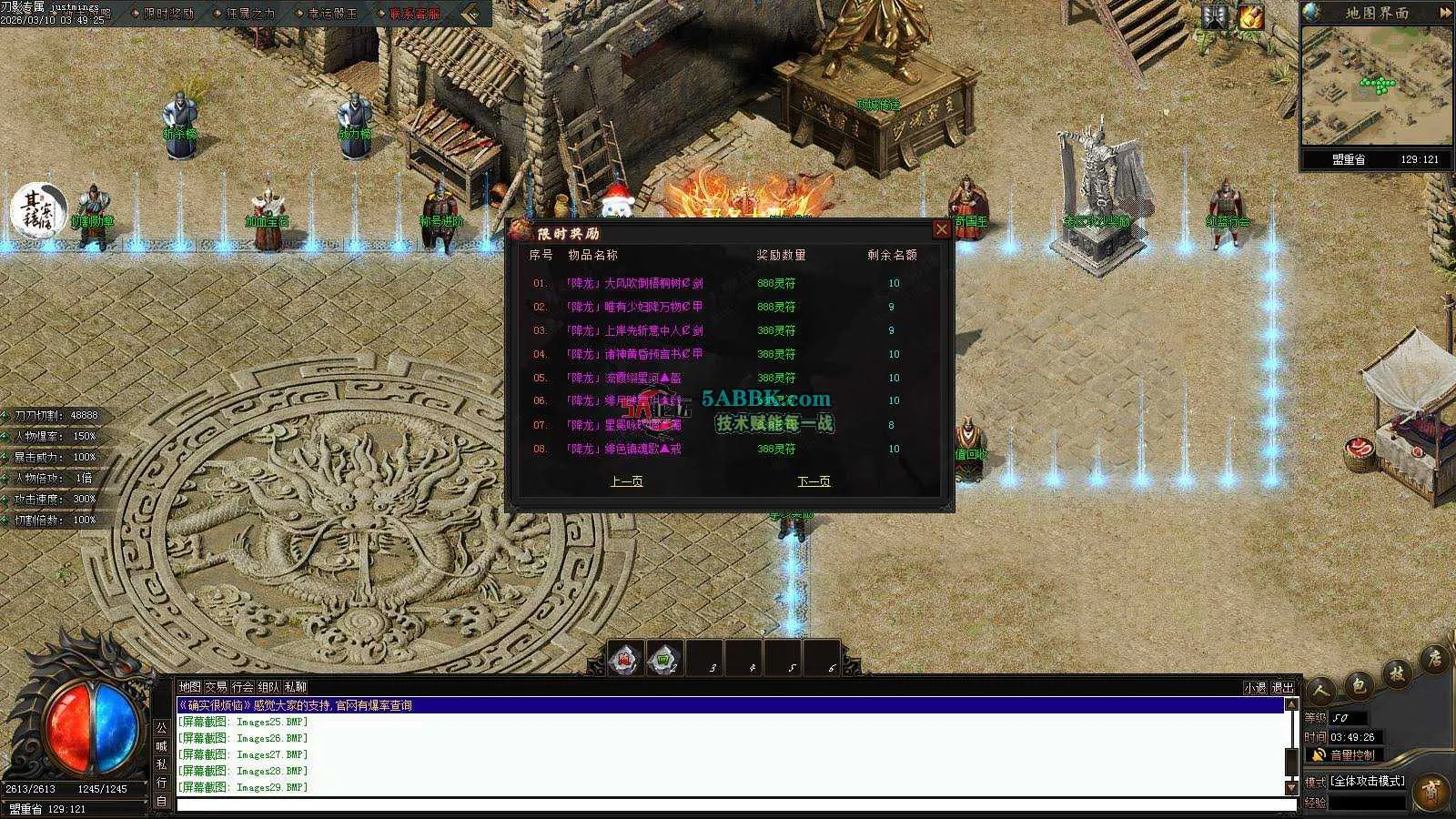This screenshot has height=819, width=1456.
Task: Switch chat to the 地图 tab
Action: [x=189, y=687]
